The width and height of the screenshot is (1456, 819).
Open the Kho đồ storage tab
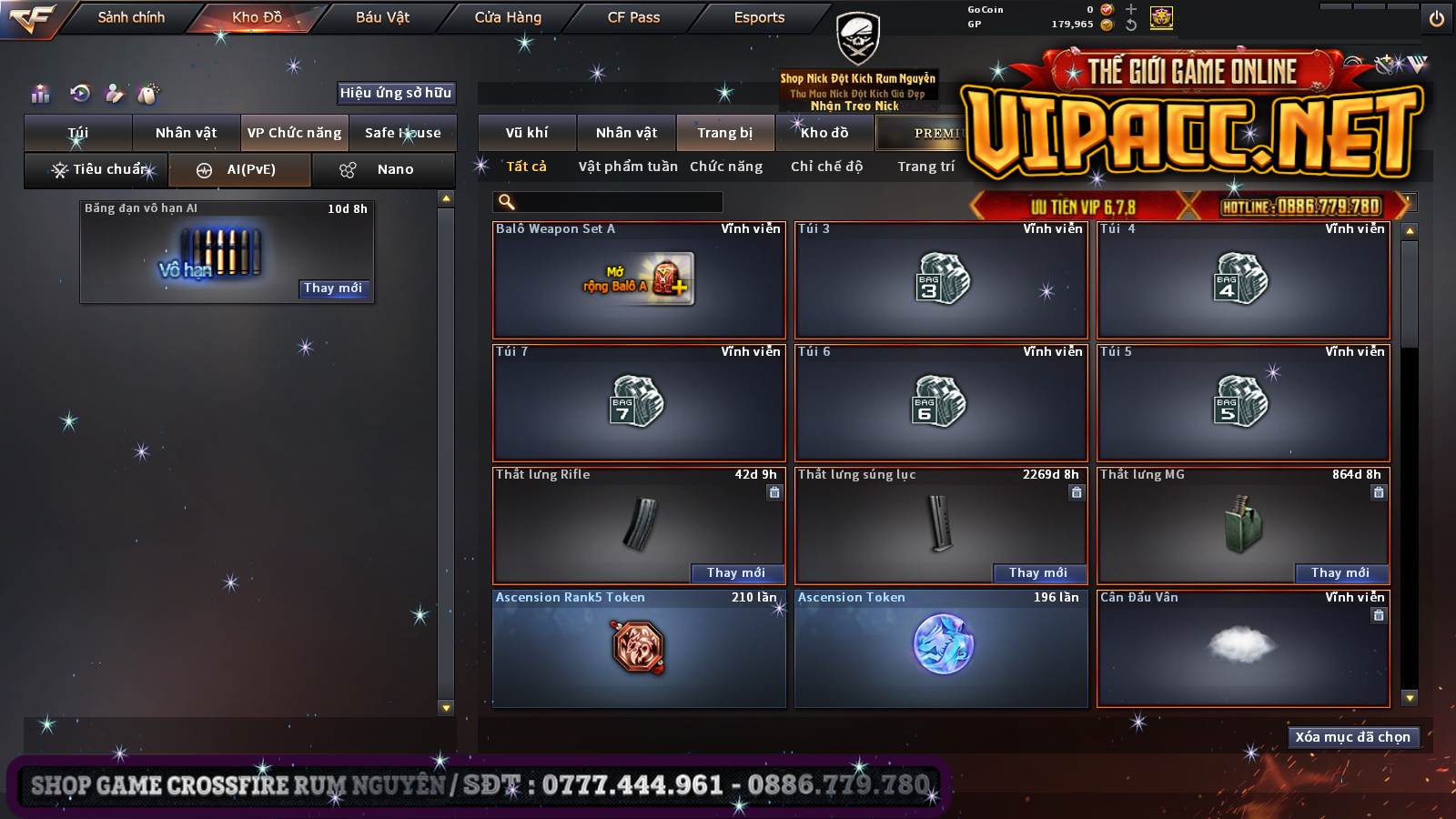[824, 133]
